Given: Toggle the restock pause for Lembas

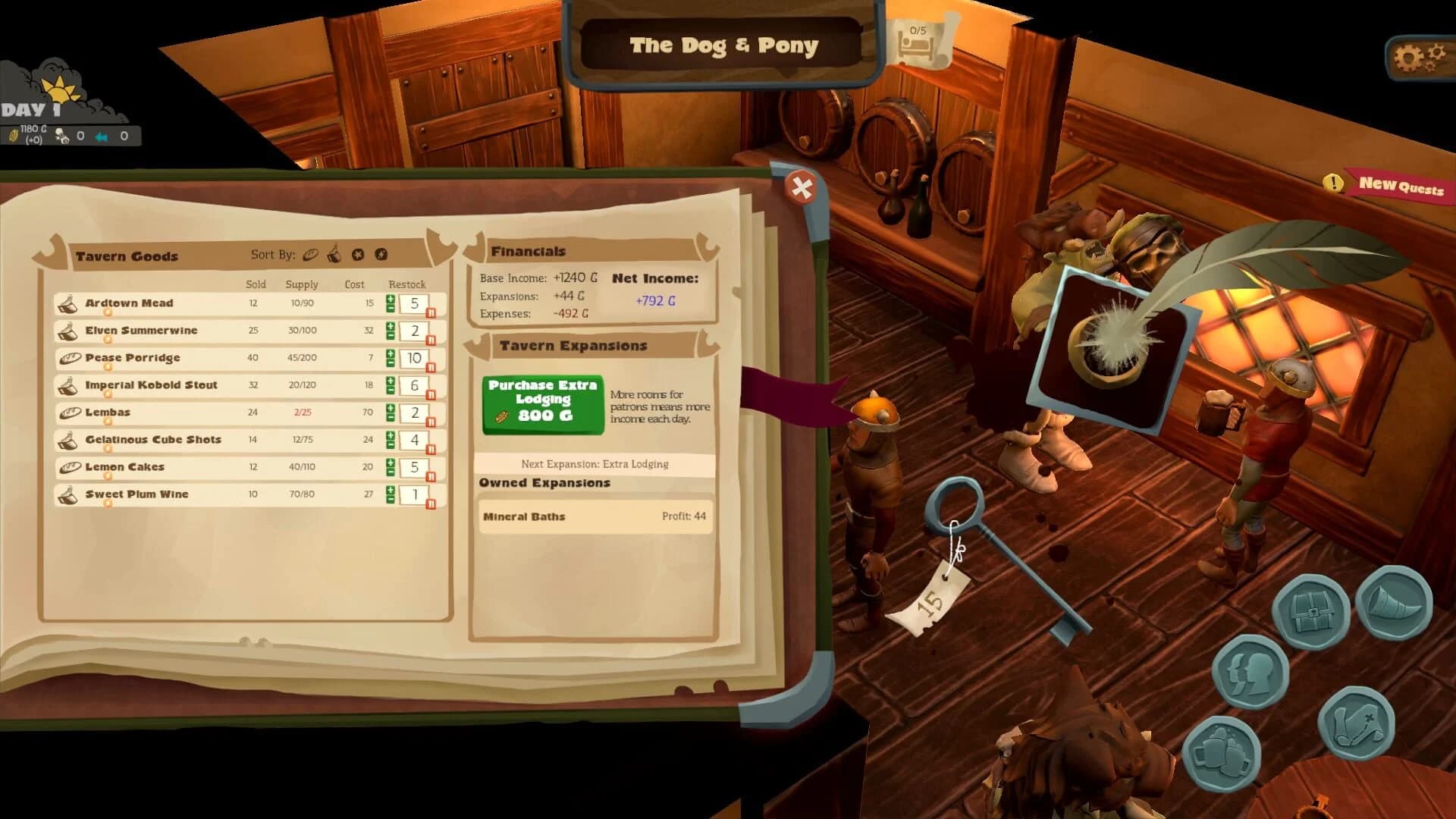Looking at the screenshot, I should (x=431, y=420).
